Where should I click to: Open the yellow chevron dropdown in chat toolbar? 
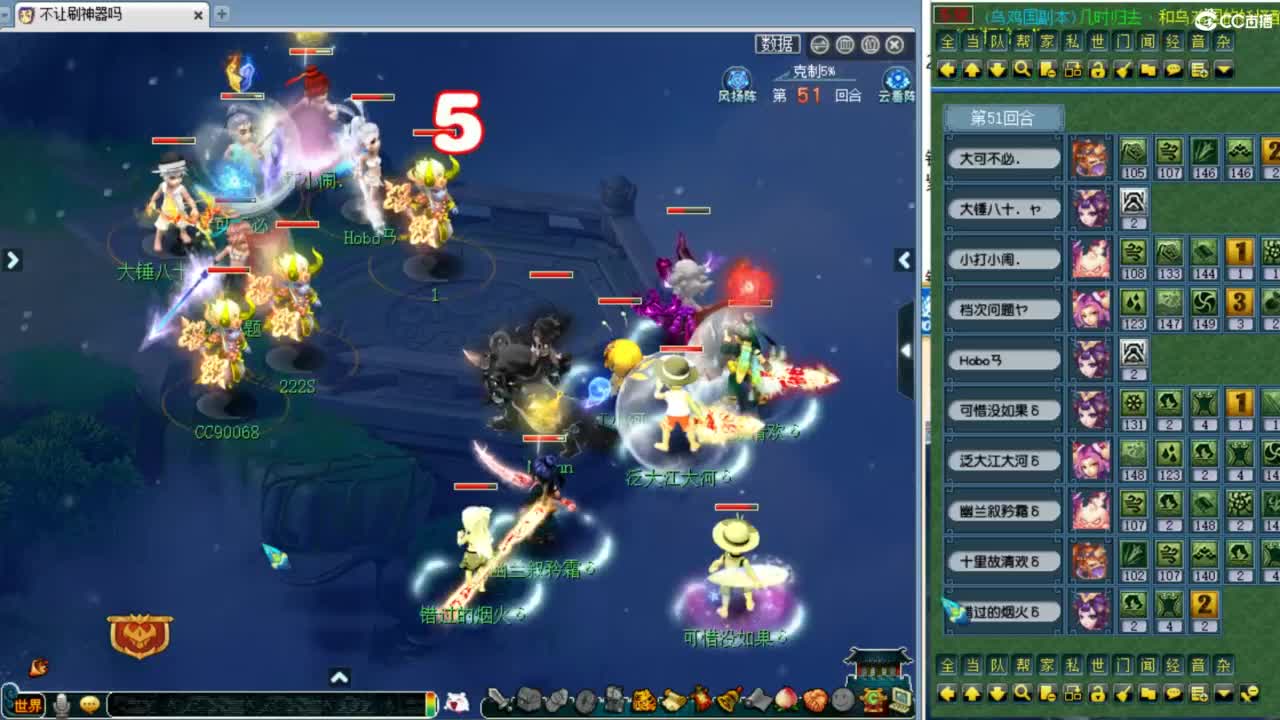pyautogui.click(x=1223, y=69)
